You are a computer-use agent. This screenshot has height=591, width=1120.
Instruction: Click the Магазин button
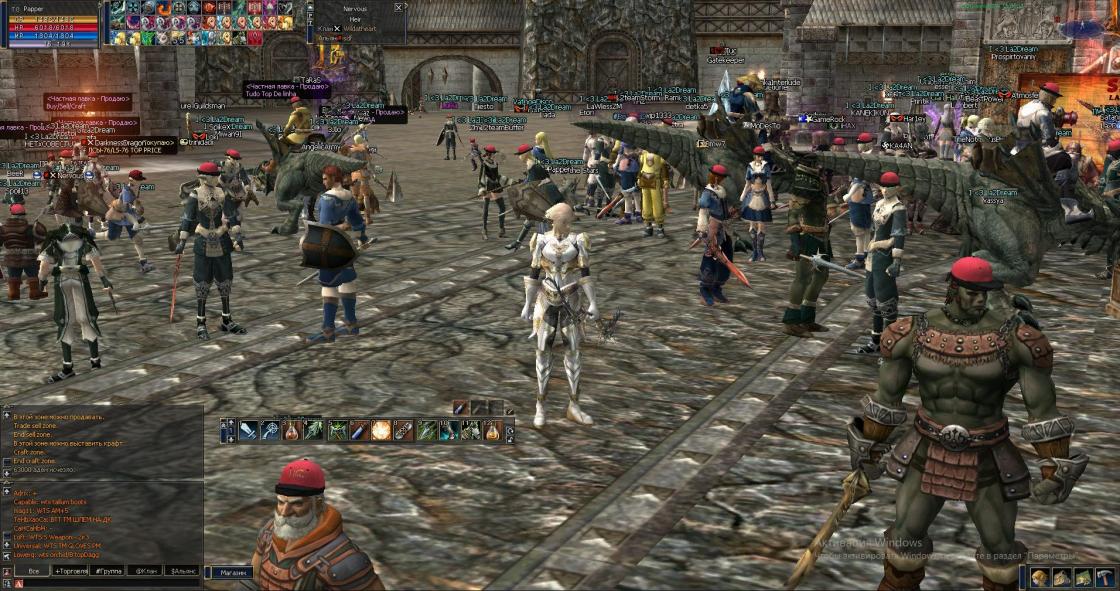[229, 573]
